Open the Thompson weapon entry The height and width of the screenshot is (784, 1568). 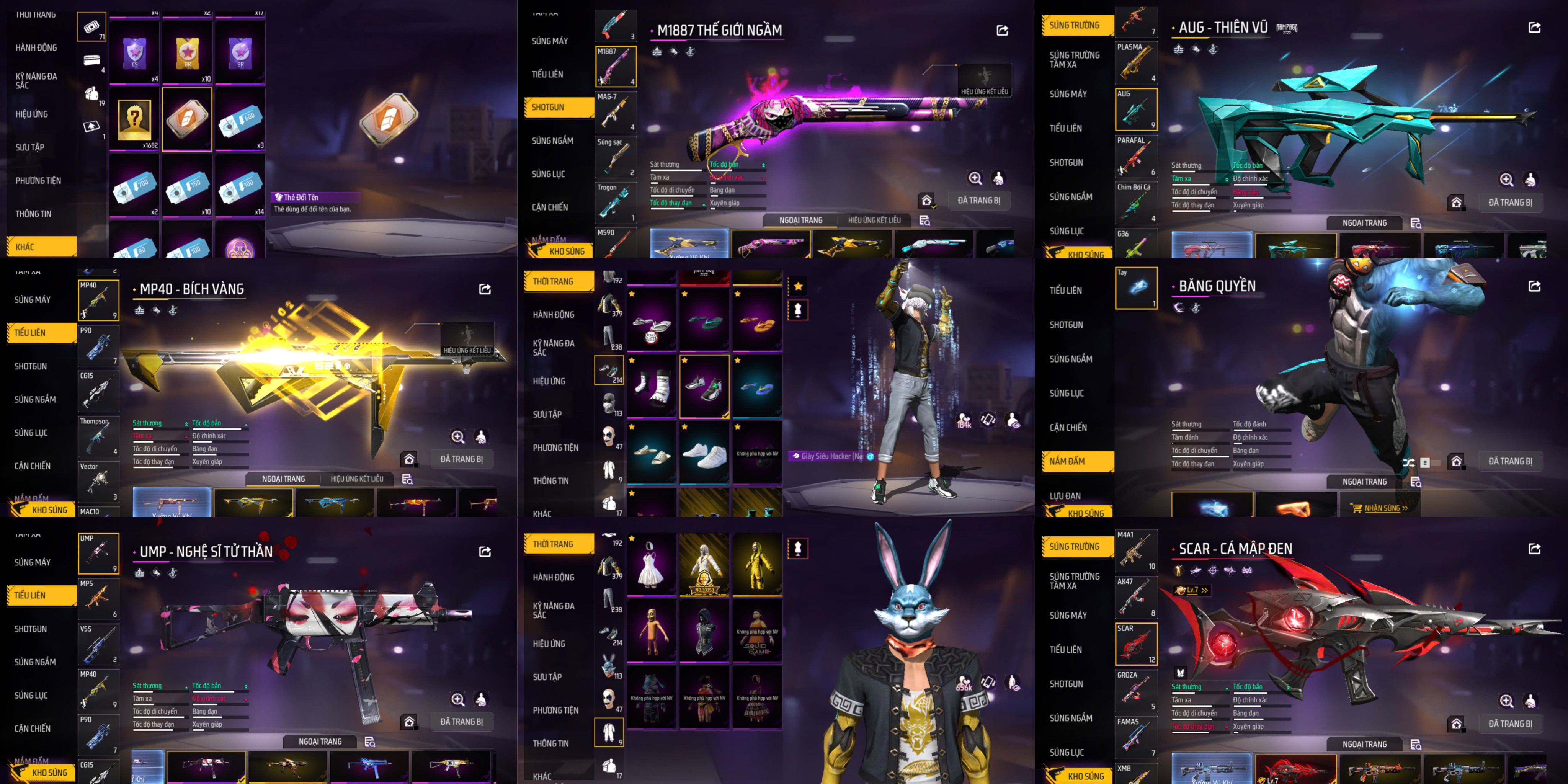pos(98,436)
